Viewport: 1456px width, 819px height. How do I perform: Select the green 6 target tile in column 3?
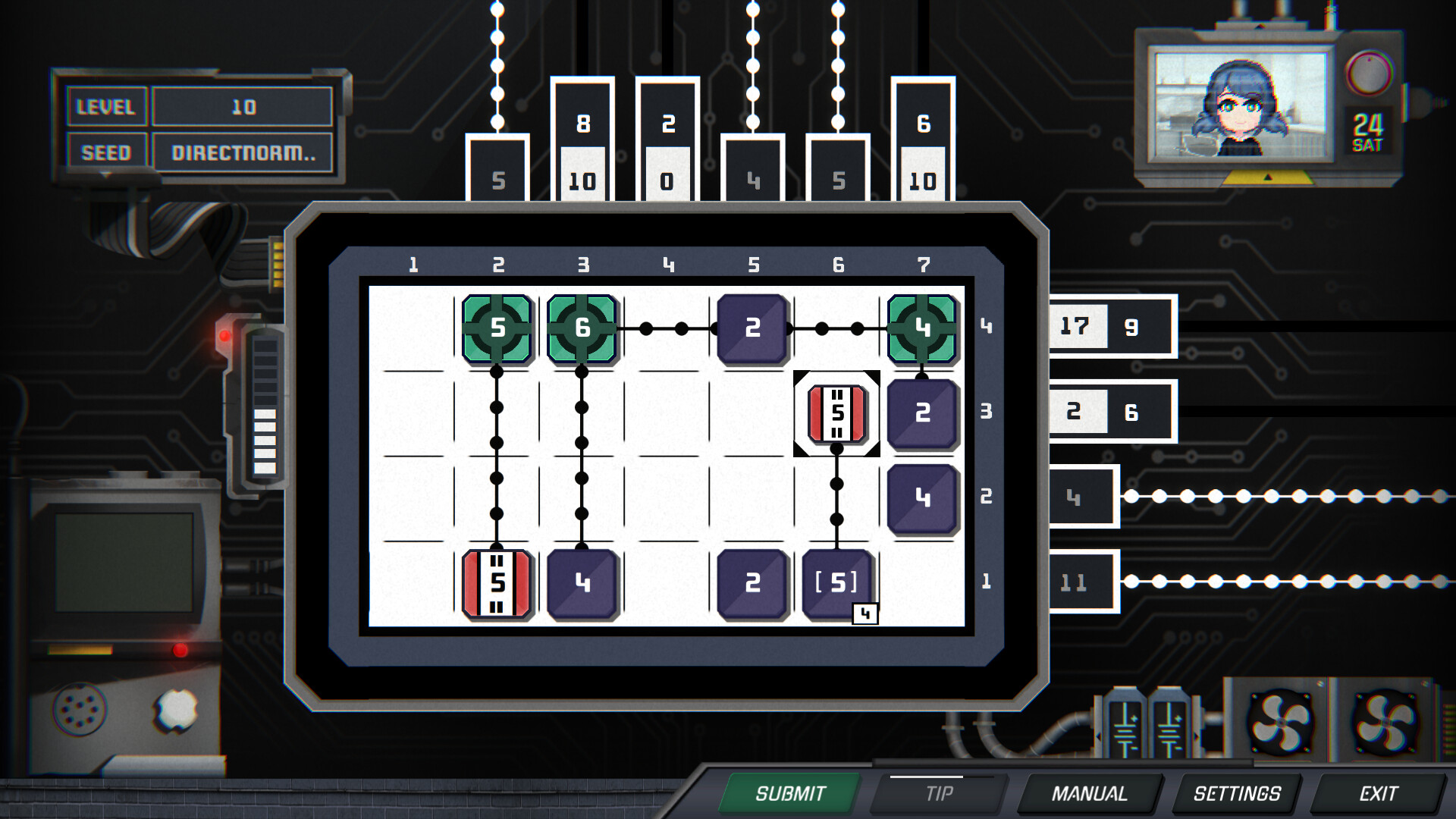pos(582,329)
